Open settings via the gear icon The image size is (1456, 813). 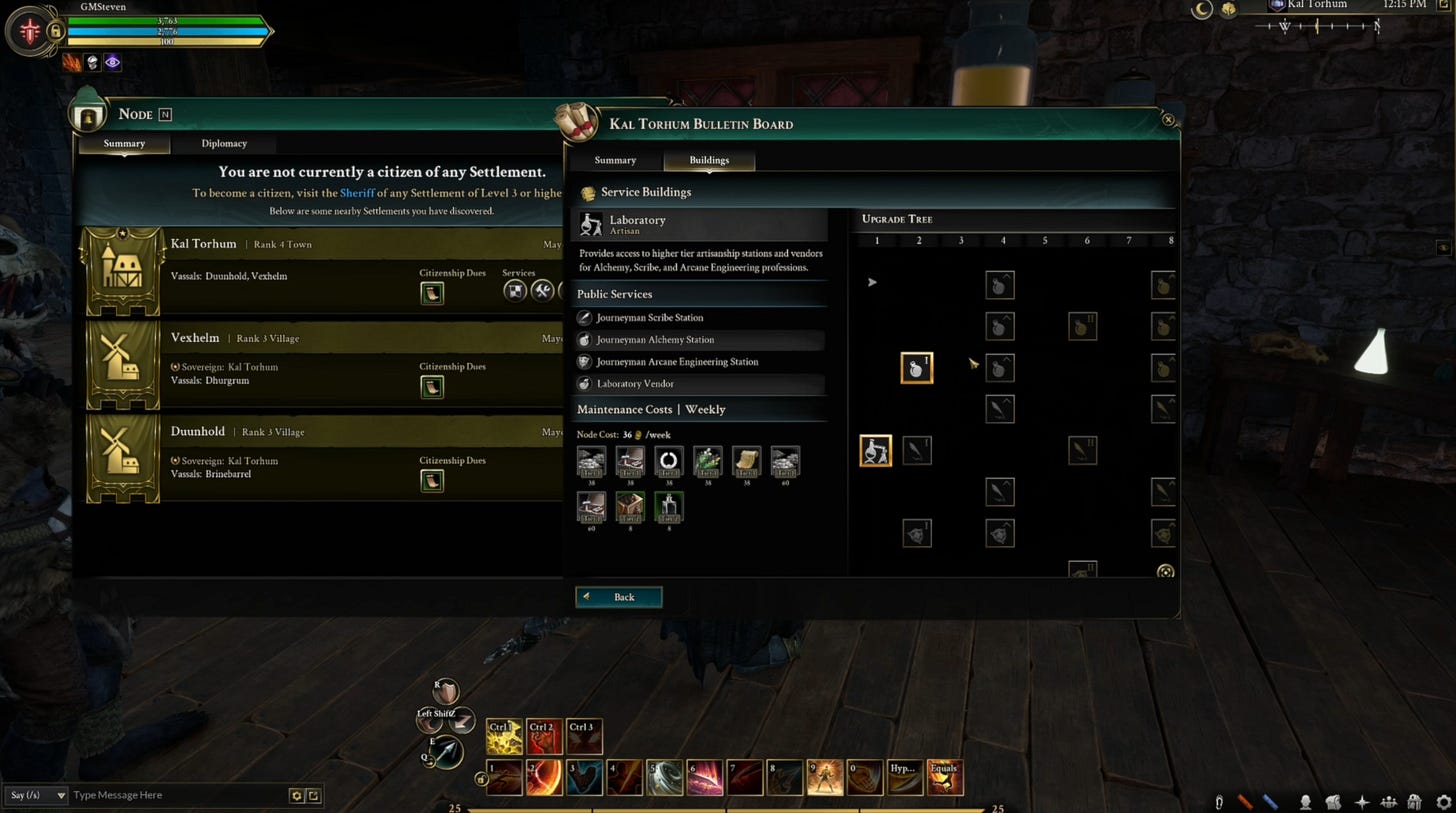click(1443, 802)
